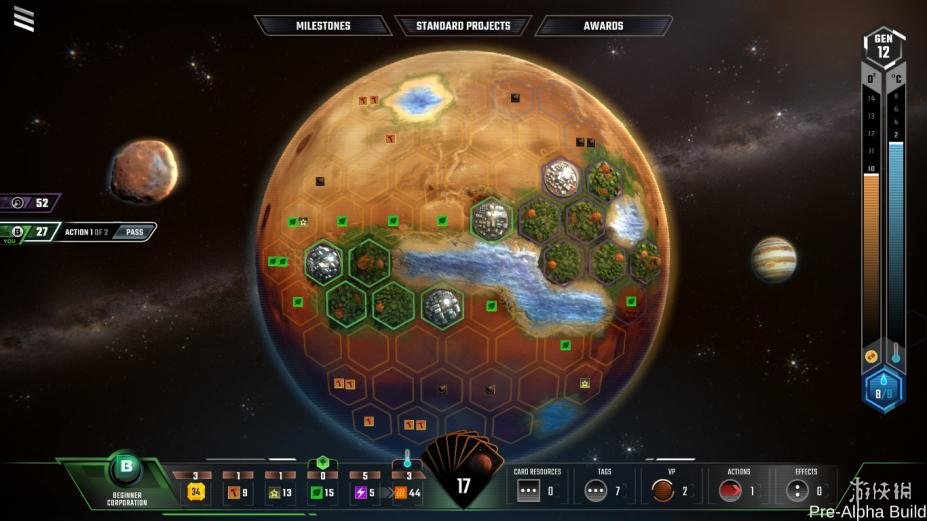Open the Standard Projects panel
This screenshot has width=927, height=521.
pos(463,25)
